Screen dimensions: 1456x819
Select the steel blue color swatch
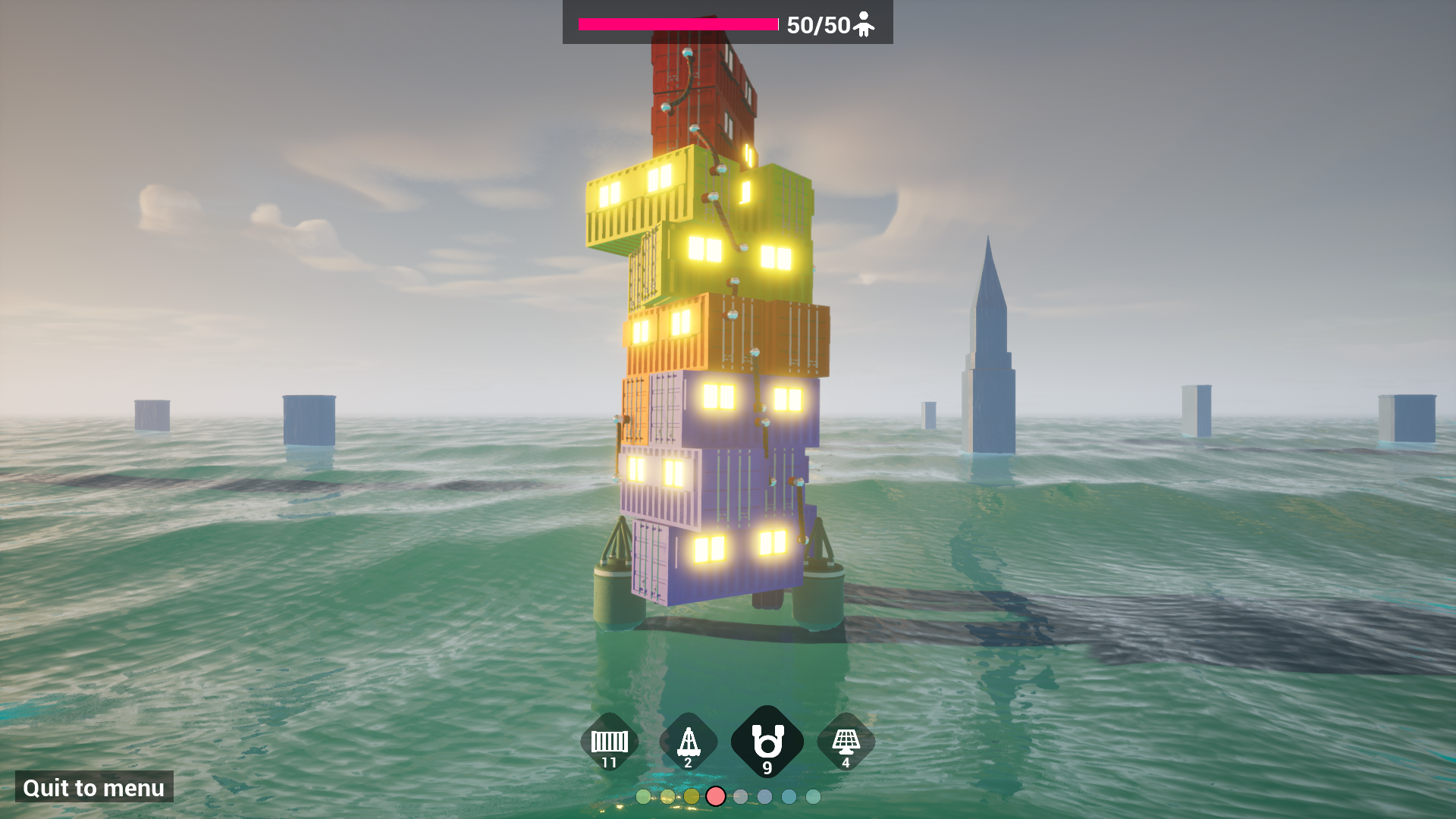coord(764,798)
